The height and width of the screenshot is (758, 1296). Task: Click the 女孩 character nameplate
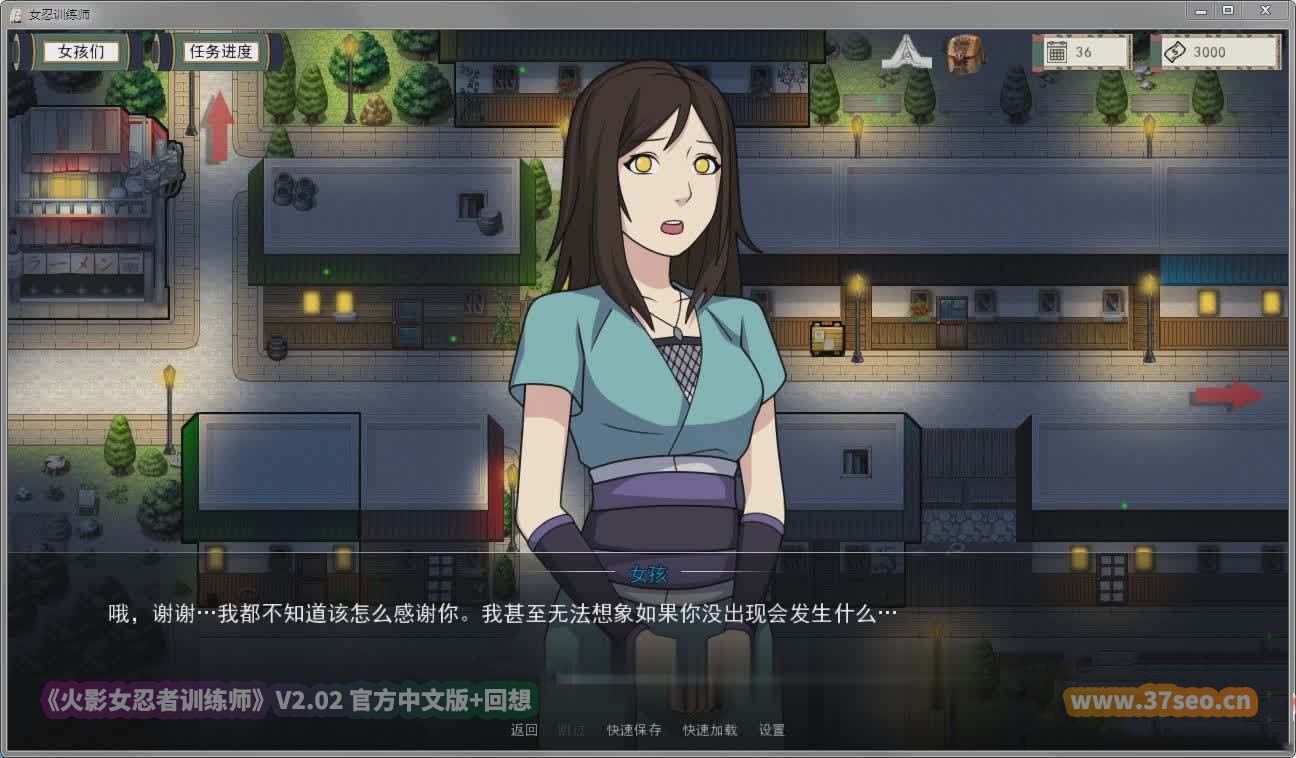point(648,573)
